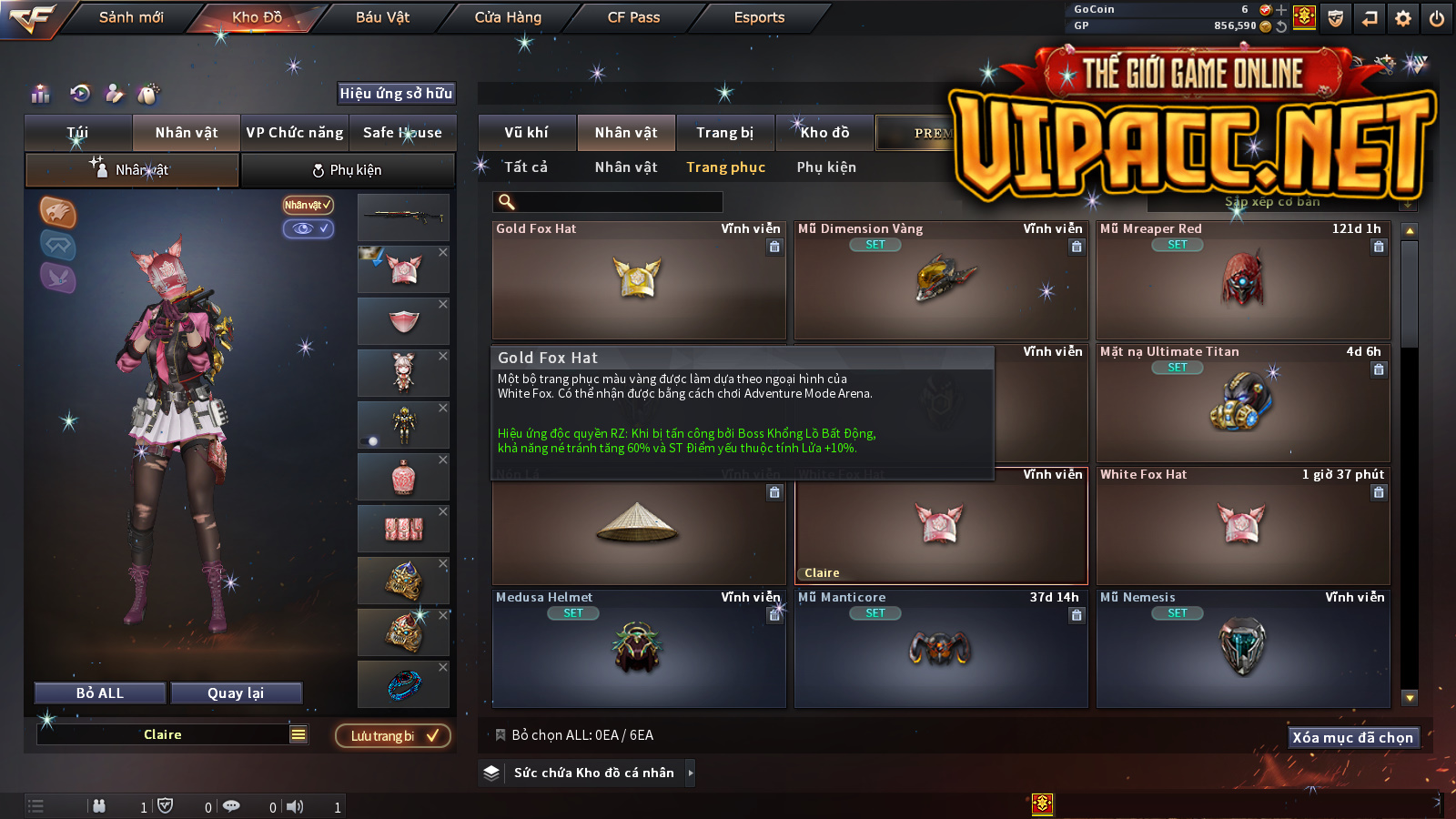Open the CF Pass menu
This screenshot has width=1456, height=819.
[633, 17]
